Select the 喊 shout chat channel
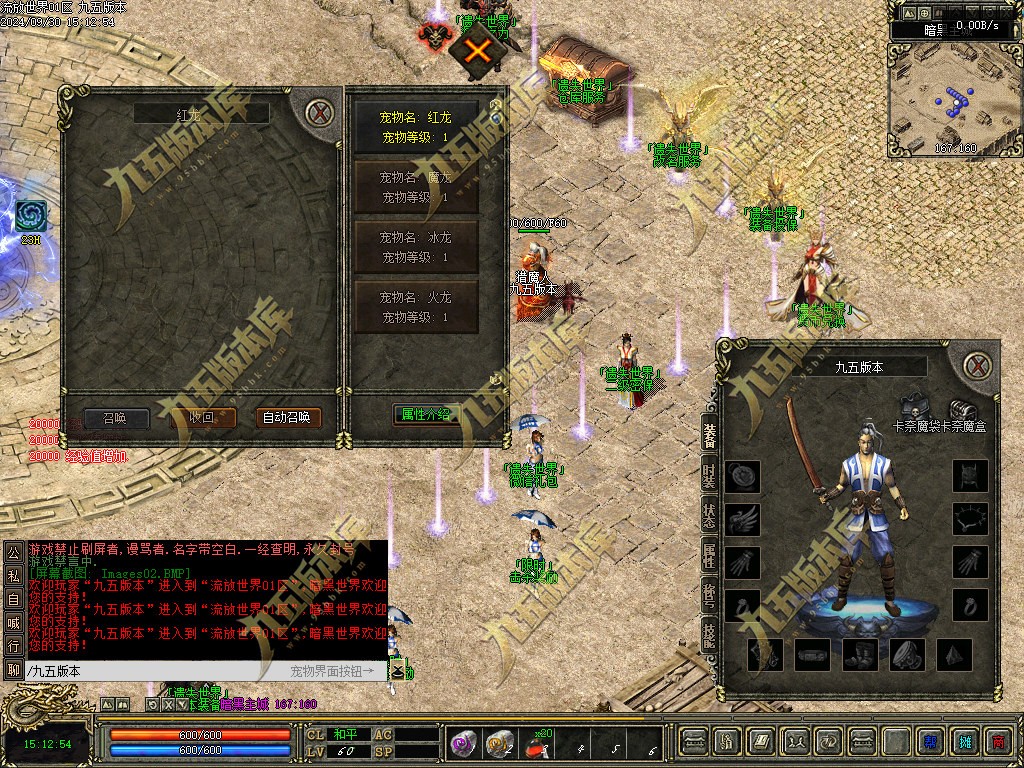 tap(13, 623)
